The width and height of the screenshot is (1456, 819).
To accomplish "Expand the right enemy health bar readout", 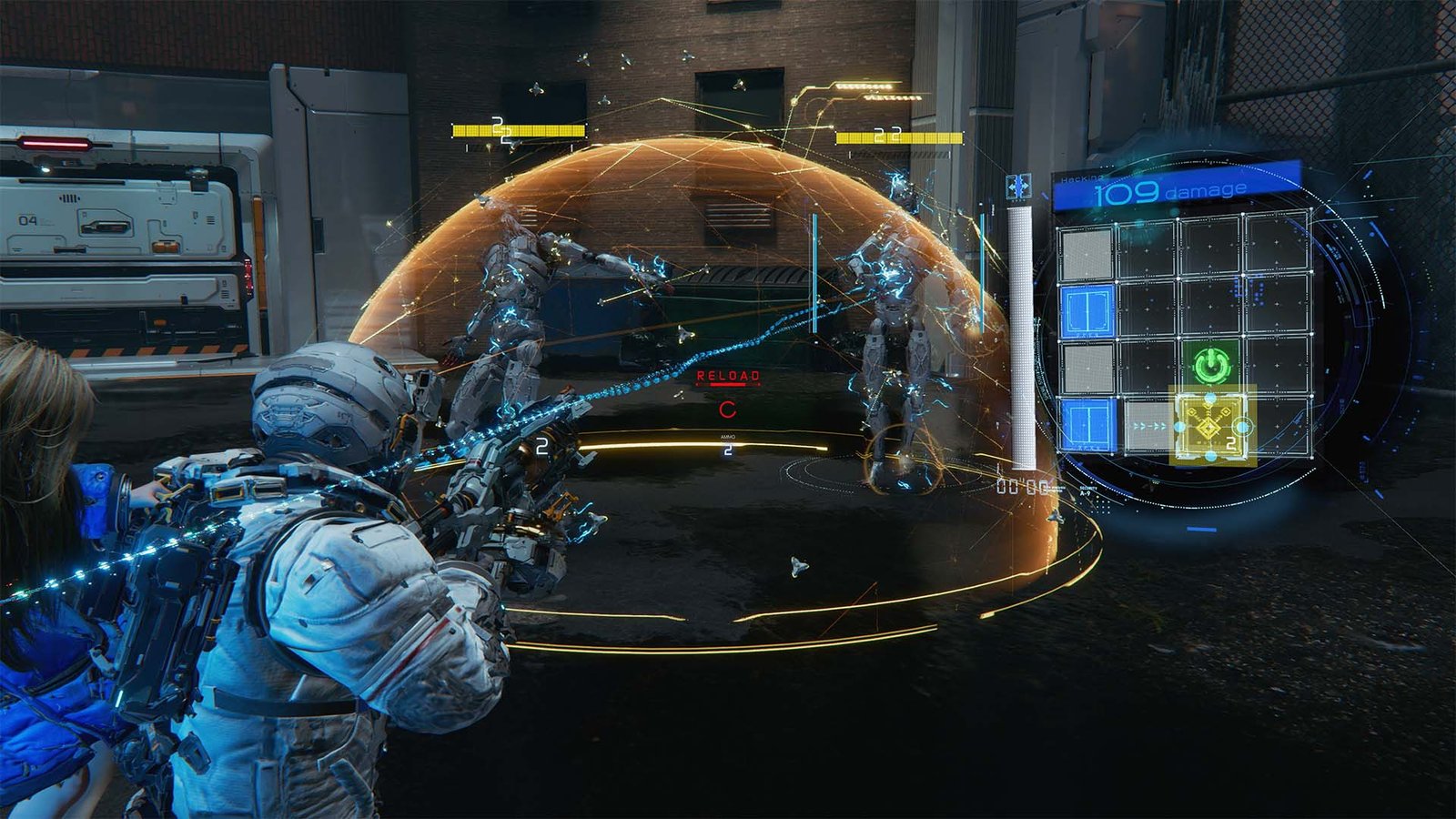I will (x=897, y=138).
